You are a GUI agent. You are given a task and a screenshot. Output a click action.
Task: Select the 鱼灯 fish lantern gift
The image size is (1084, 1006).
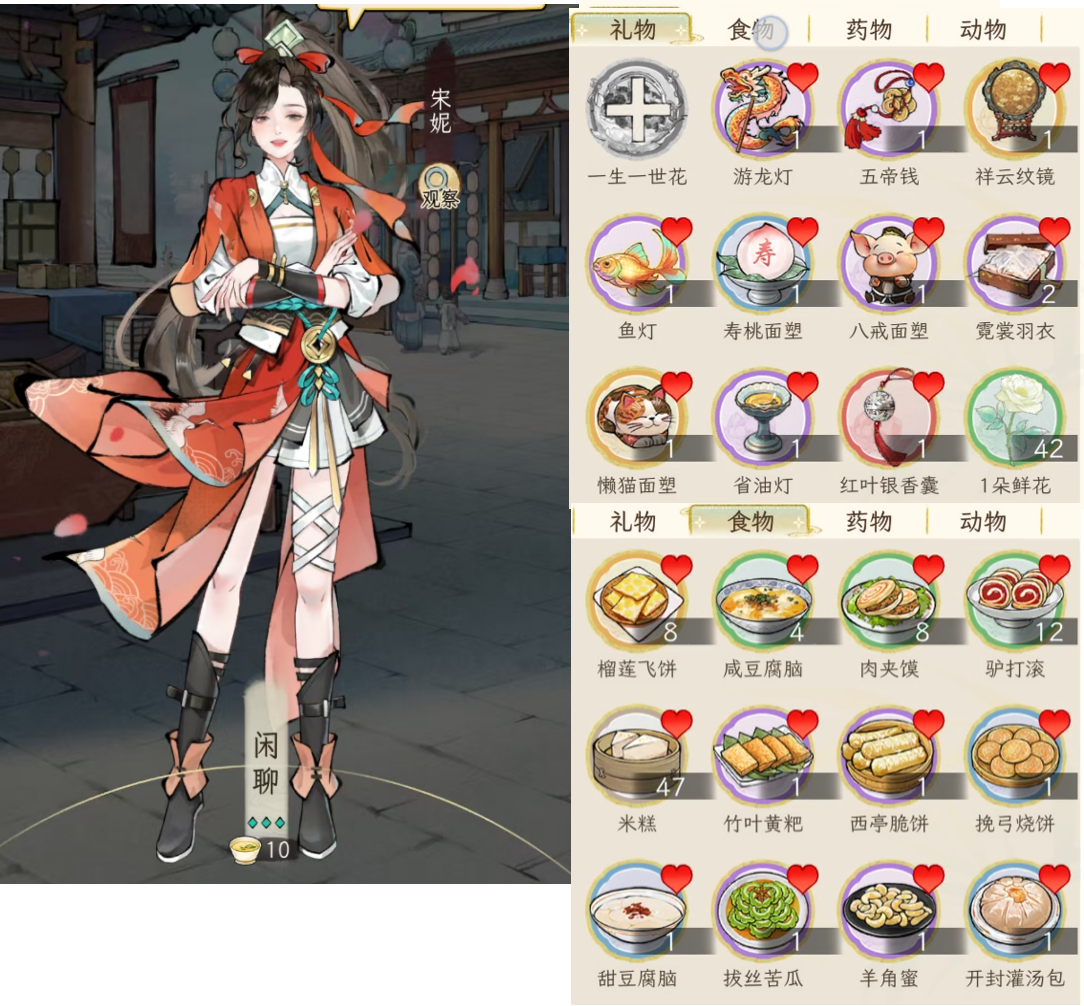tap(637, 263)
